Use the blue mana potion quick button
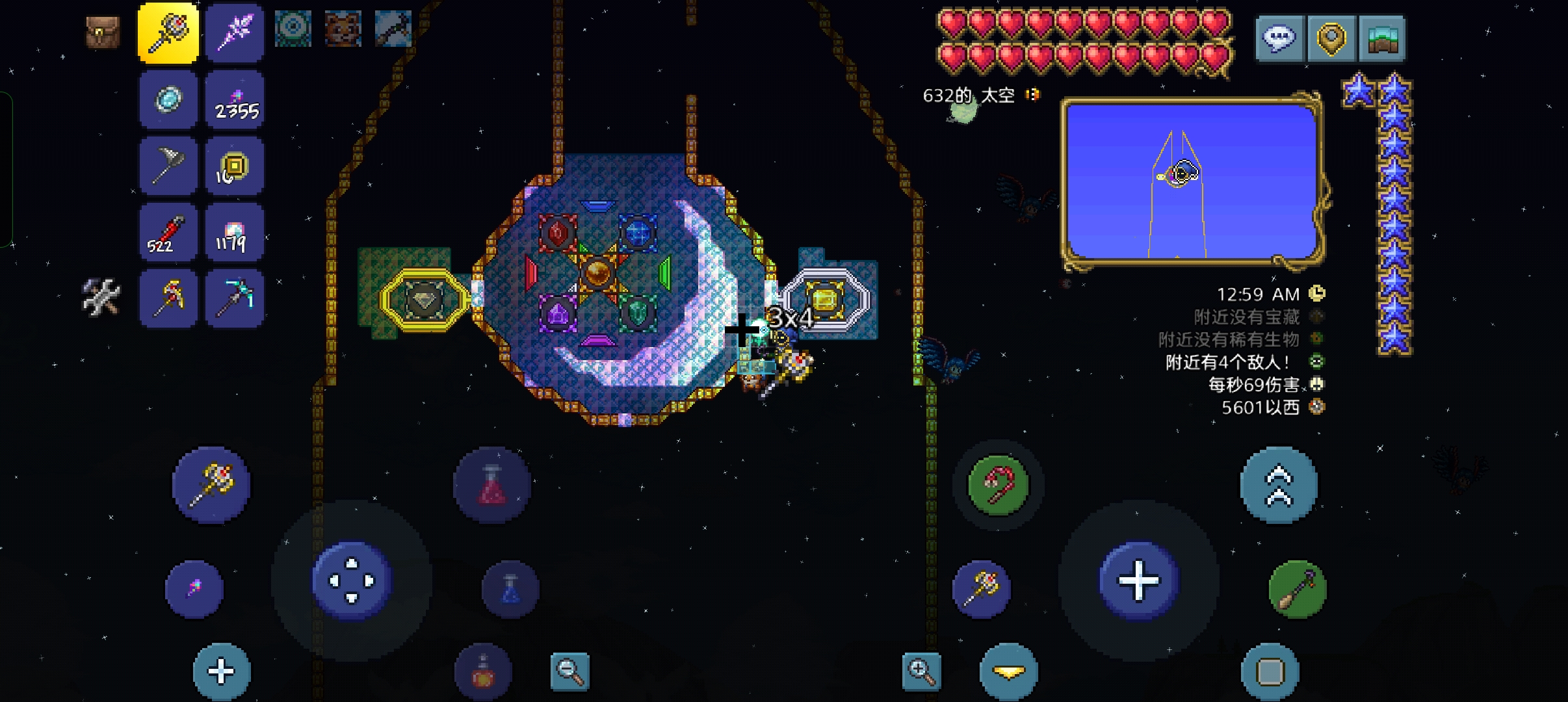1568x702 pixels. (x=510, y=589)
